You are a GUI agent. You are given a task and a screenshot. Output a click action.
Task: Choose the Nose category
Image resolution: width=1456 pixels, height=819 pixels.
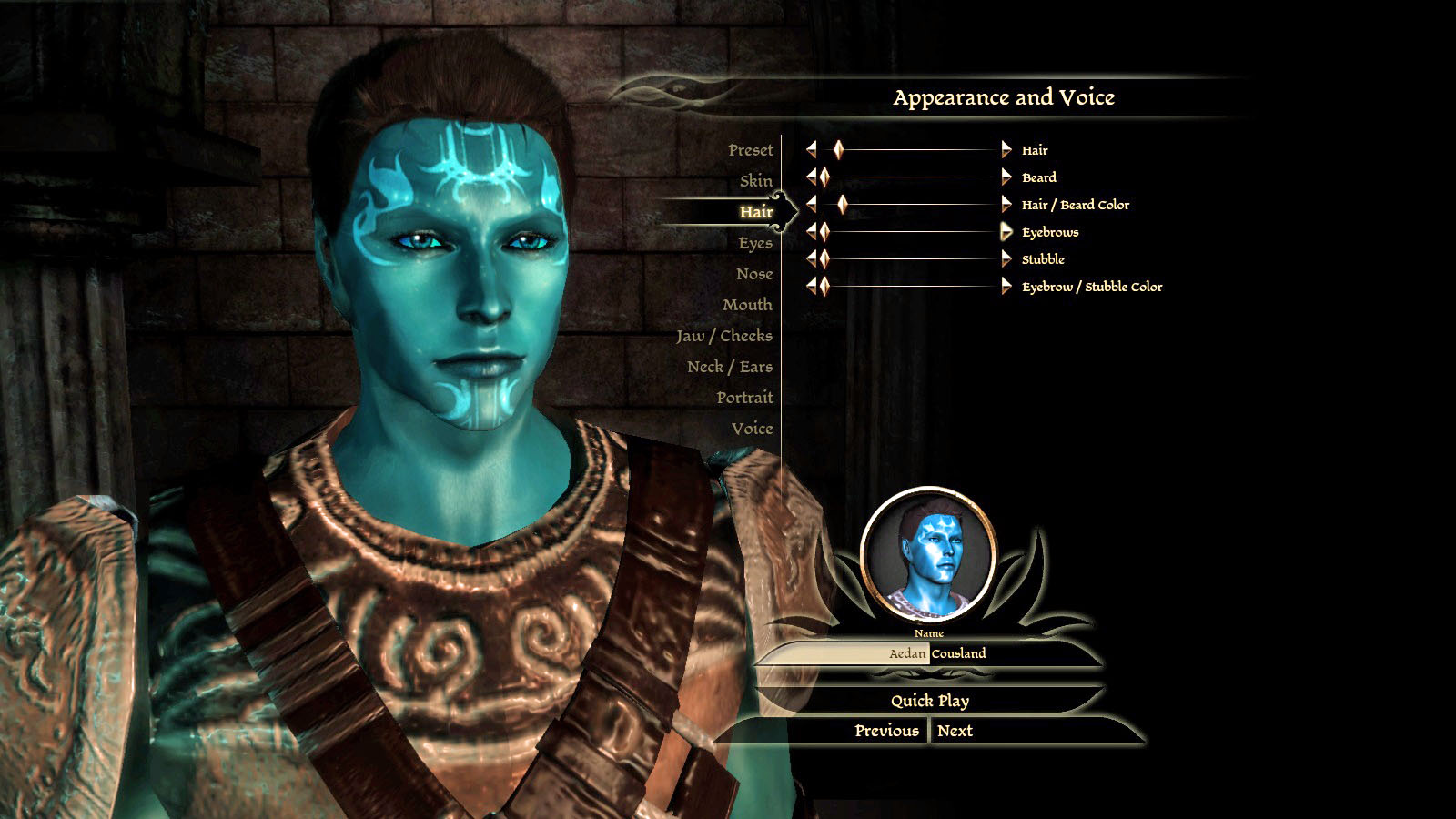point(753,274)
